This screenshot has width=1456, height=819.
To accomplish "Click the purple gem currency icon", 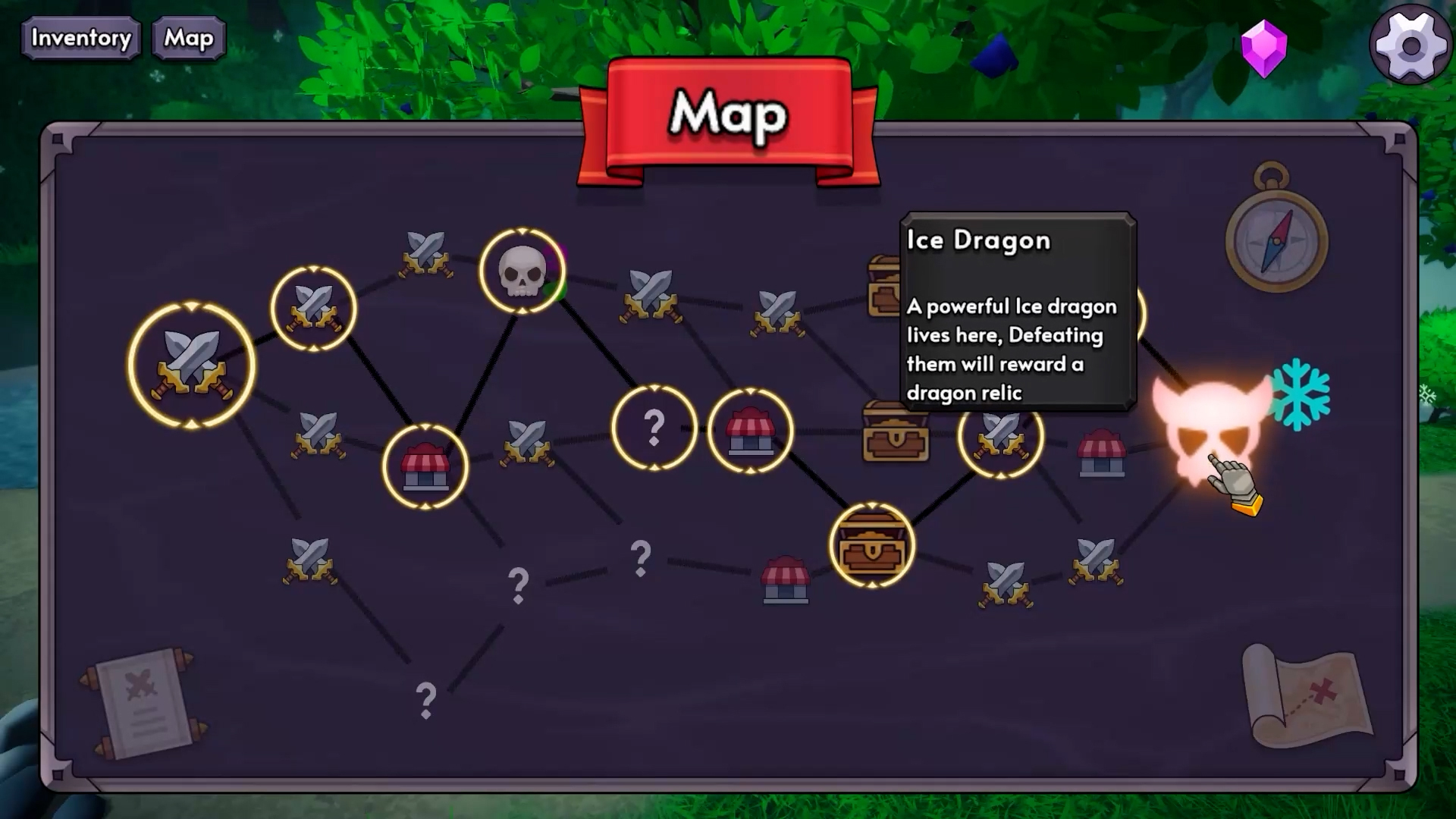I will pyautogui.click(x=1264, y=48).
